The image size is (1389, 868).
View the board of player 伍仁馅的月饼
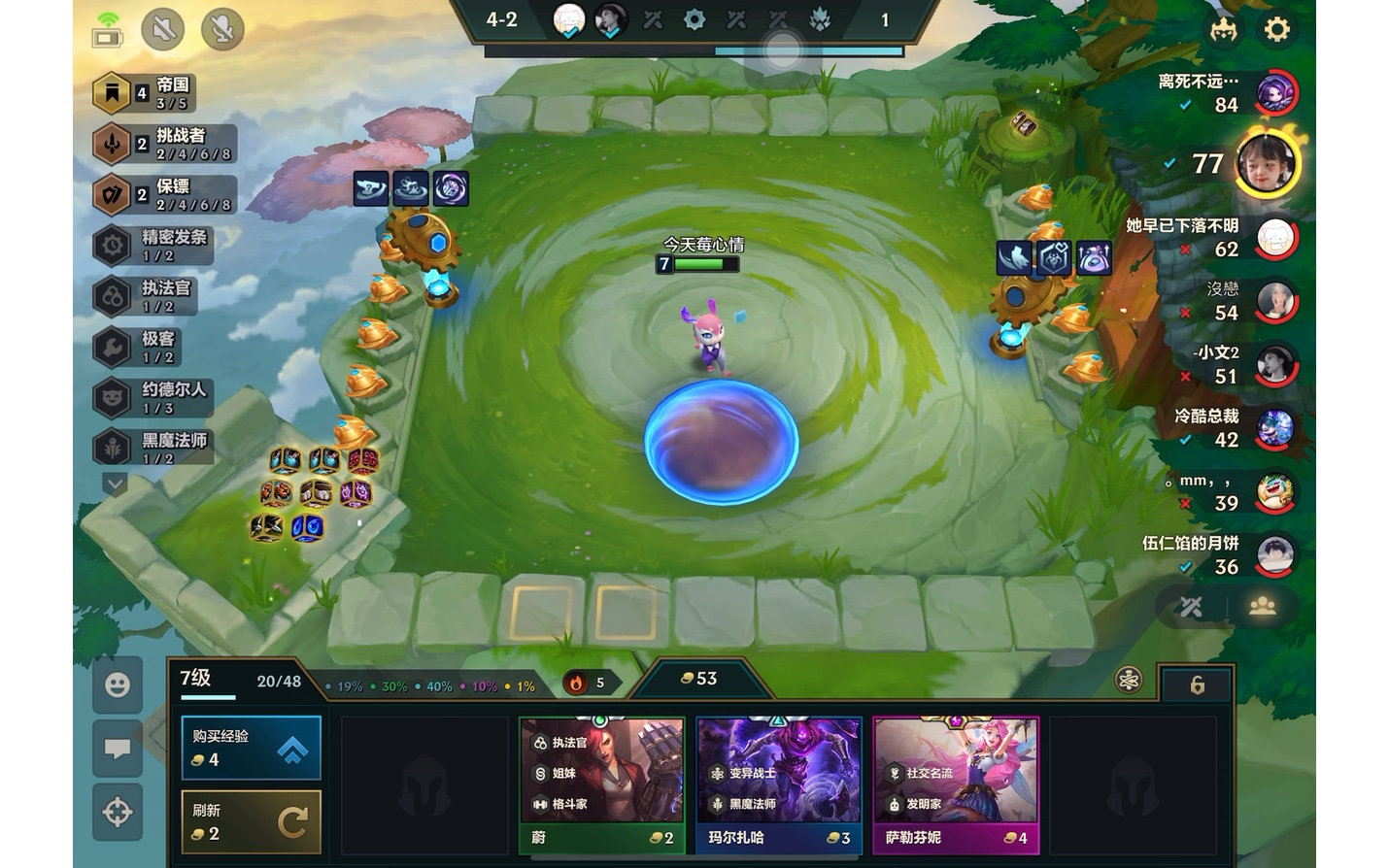coord(1274,555)
